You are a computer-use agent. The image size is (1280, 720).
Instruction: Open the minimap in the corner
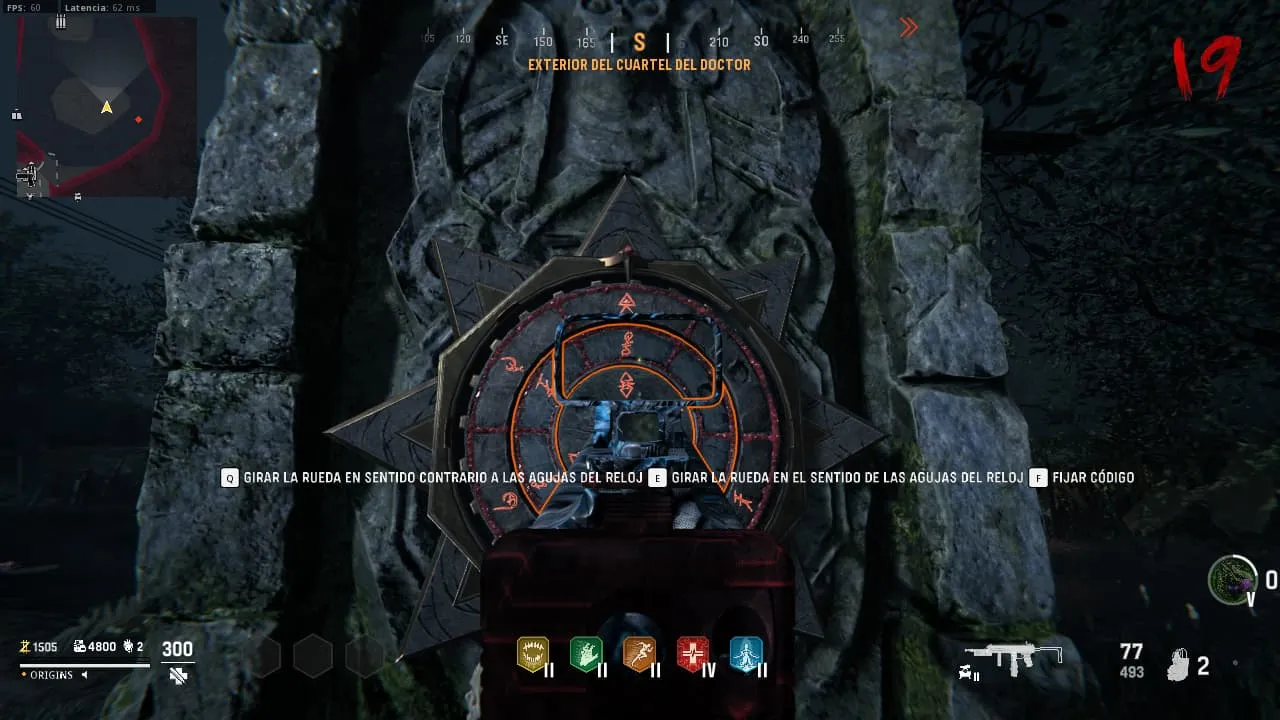click(x=106, y=105)
